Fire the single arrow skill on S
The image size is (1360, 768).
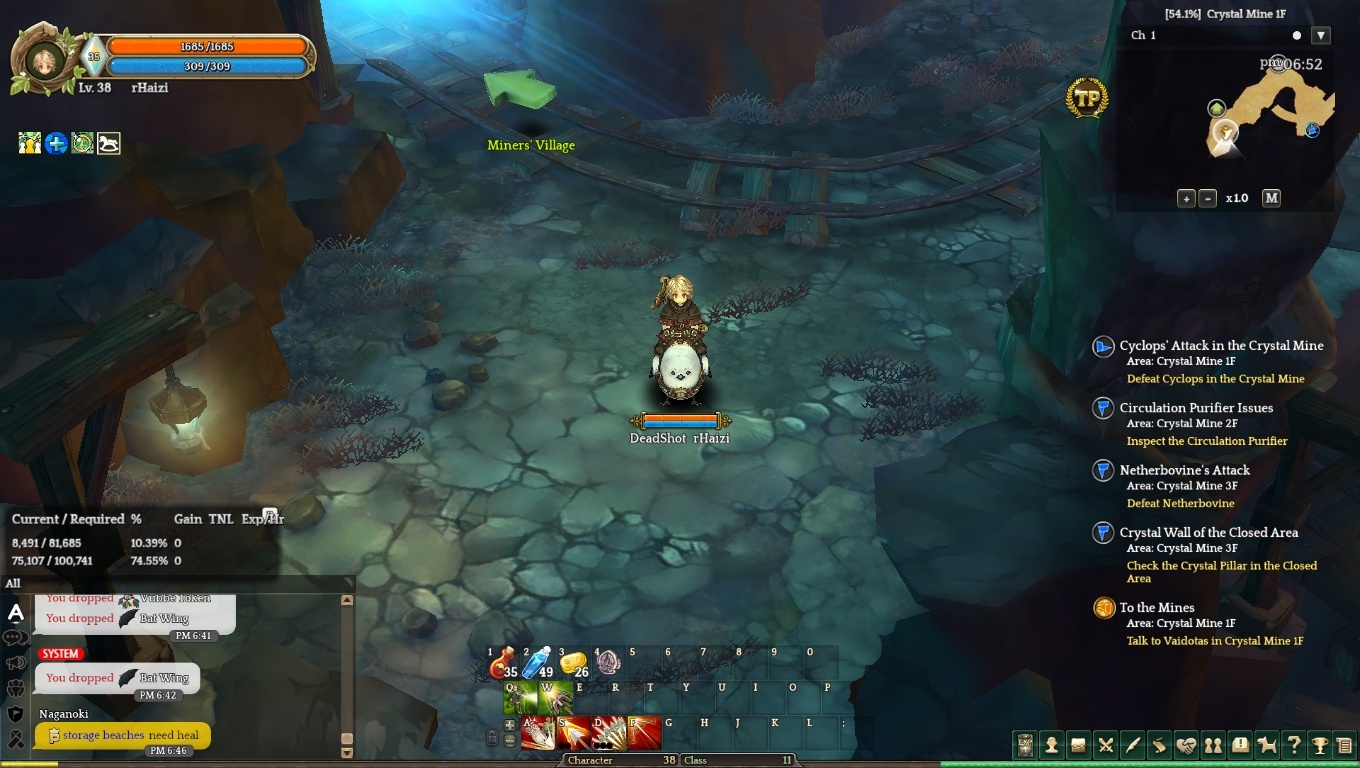[x=574, y=733]
